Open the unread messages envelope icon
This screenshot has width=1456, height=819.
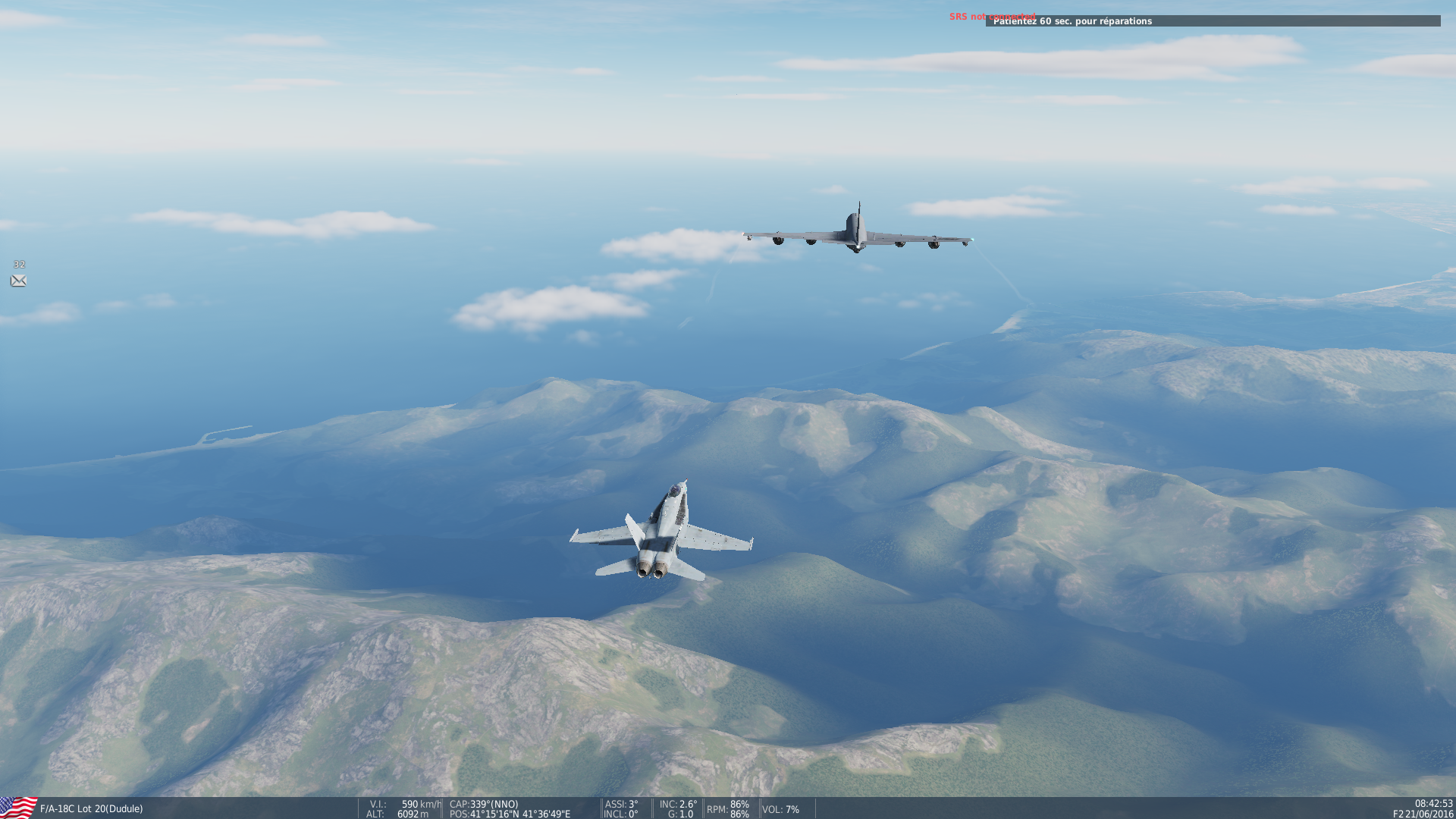pos(18,281)
